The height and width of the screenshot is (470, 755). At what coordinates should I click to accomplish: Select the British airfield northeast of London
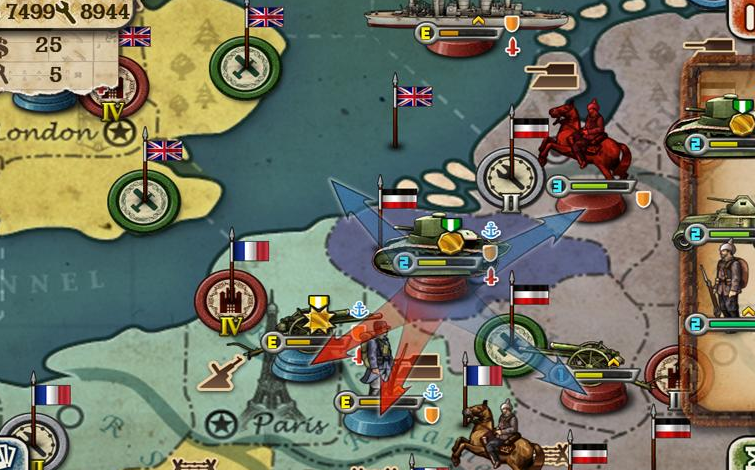[x=245, y=66]
